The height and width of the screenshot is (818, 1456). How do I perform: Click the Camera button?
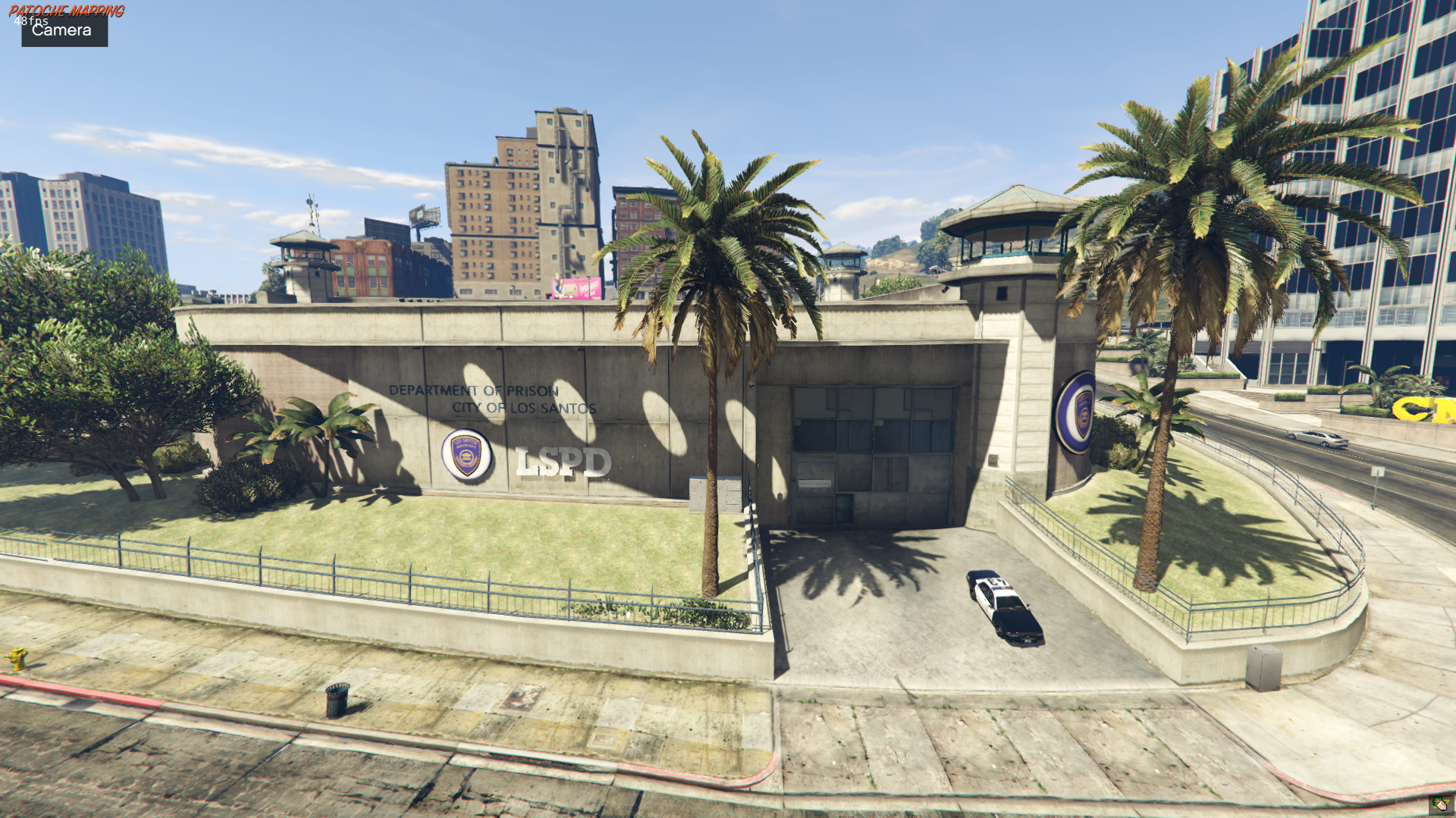pos(64,30)
